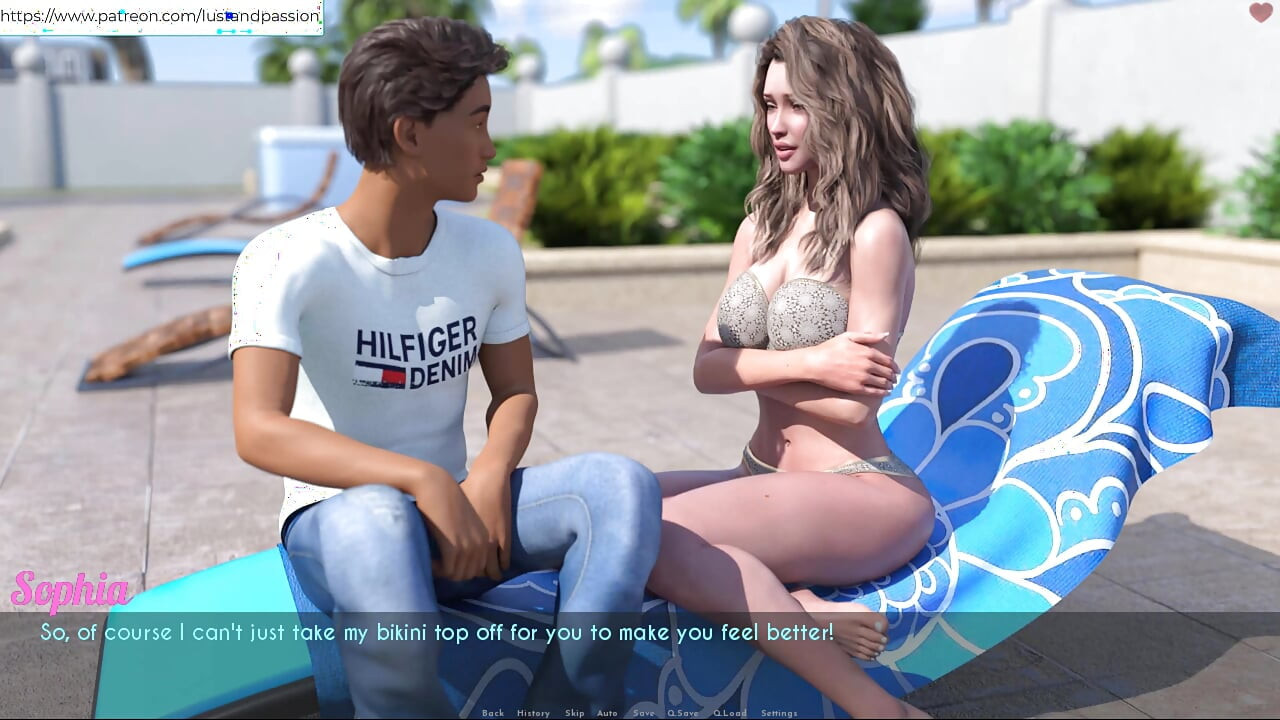This screenshot has height=720, width=1280.
Task: Activate Skip in the quick menu
Action: pyautogui.click(x=574, y=713)
